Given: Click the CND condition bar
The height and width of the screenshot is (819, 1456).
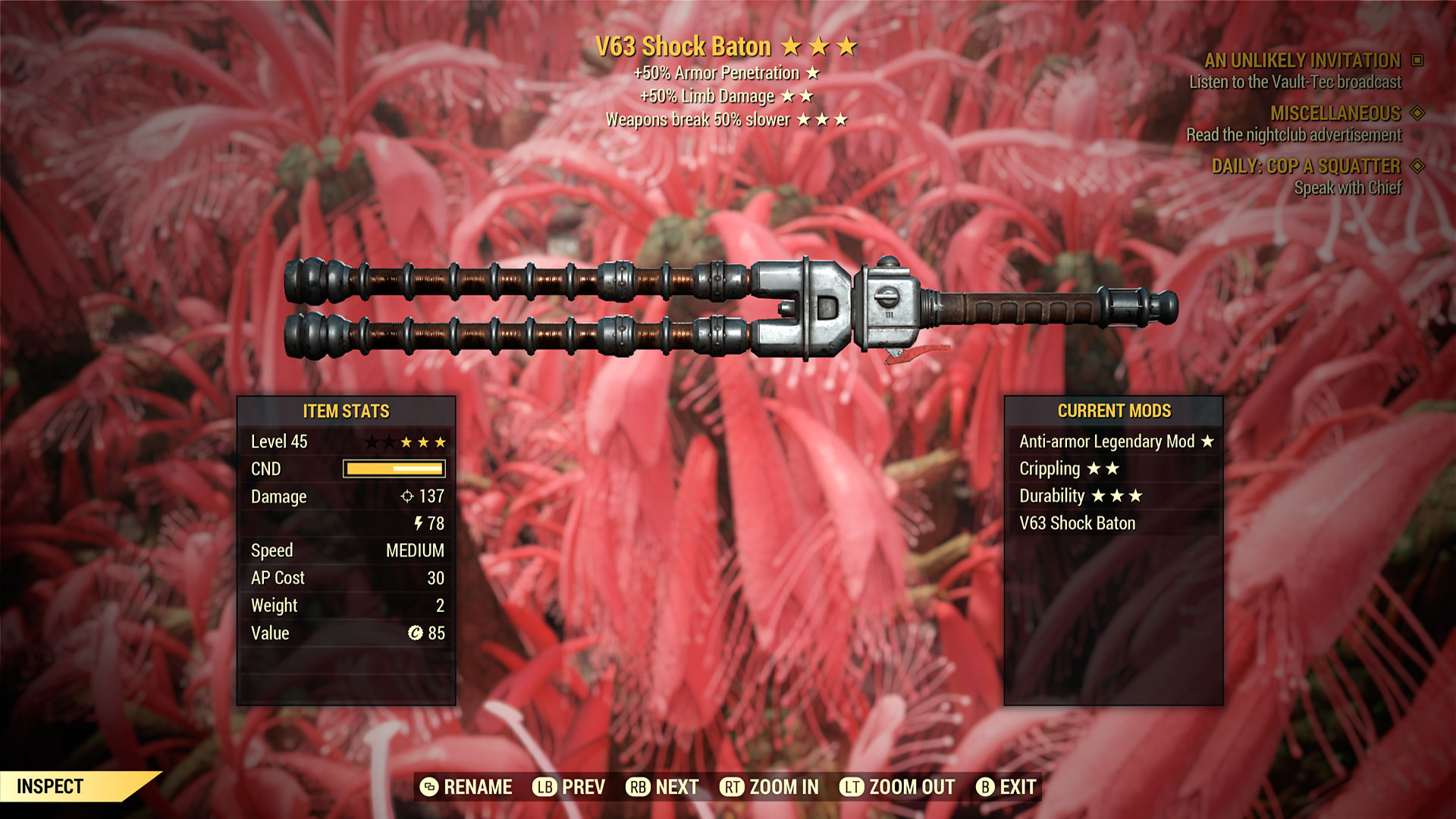Looking at the screenshot, I should click(393, 469).
